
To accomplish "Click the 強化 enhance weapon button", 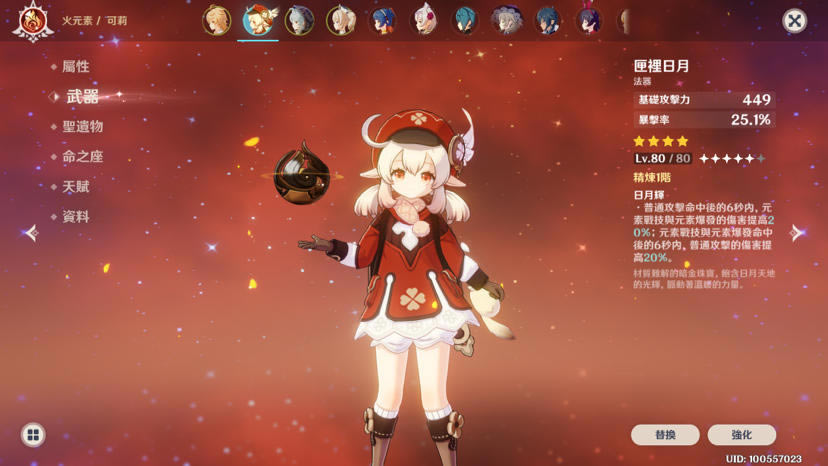I will (x=741, y=435).
